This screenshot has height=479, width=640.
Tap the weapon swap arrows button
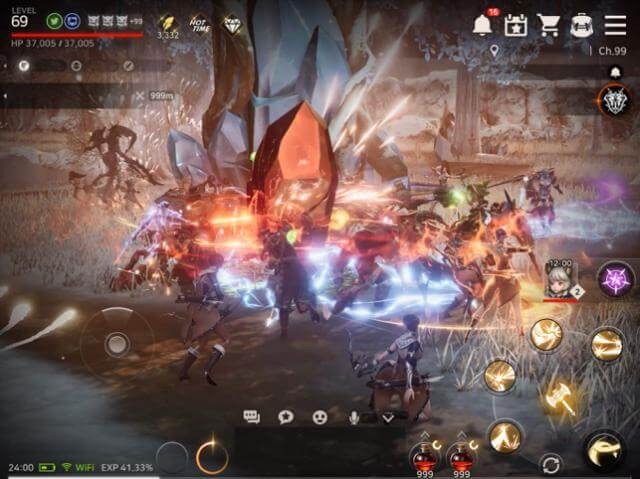(550, 463)
